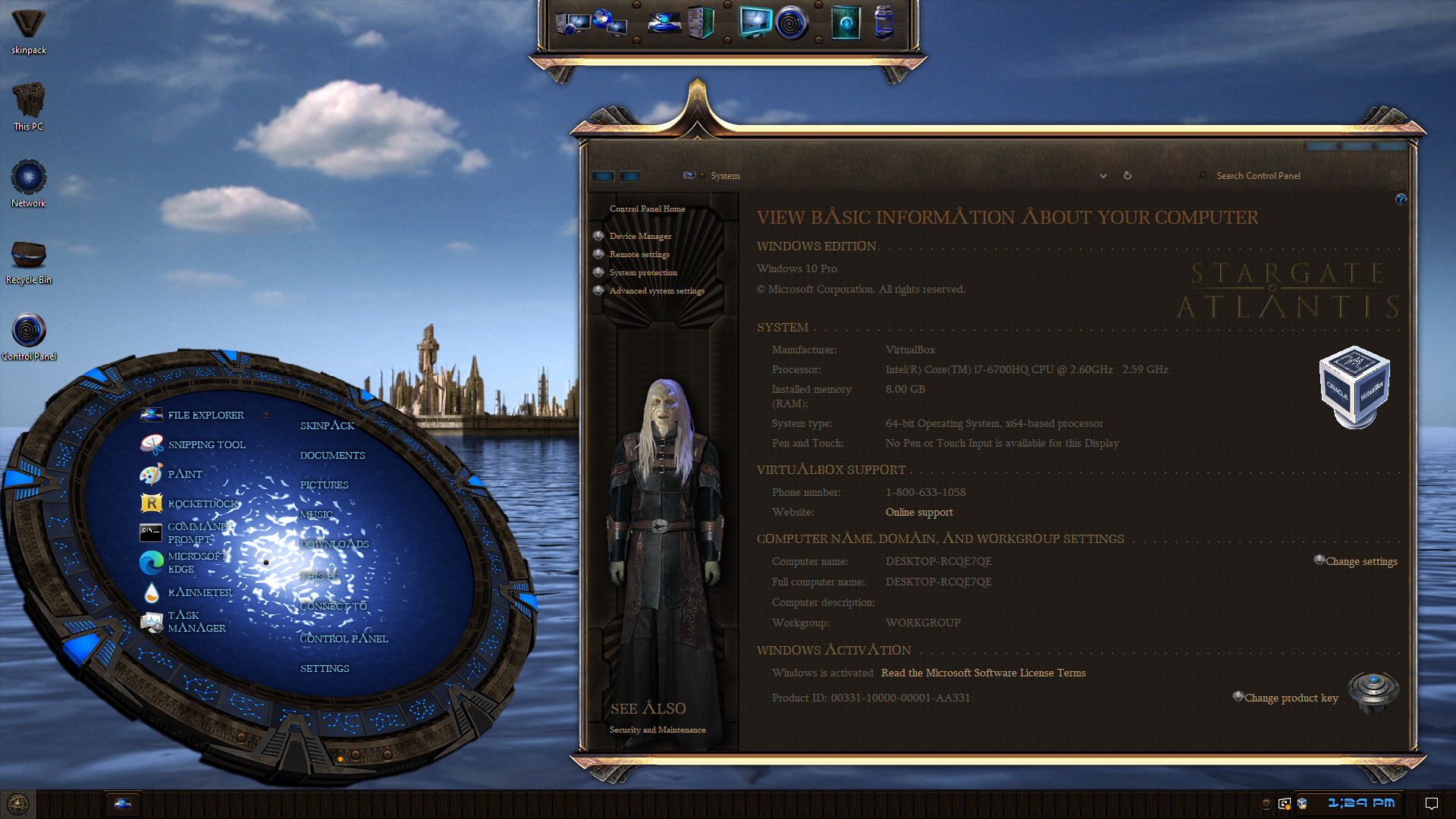Read the Microsoft Software License Terms
Image resolution: width=1456 pixels, height=819 pixels.
pyautogui.click(x=983, y=673)
